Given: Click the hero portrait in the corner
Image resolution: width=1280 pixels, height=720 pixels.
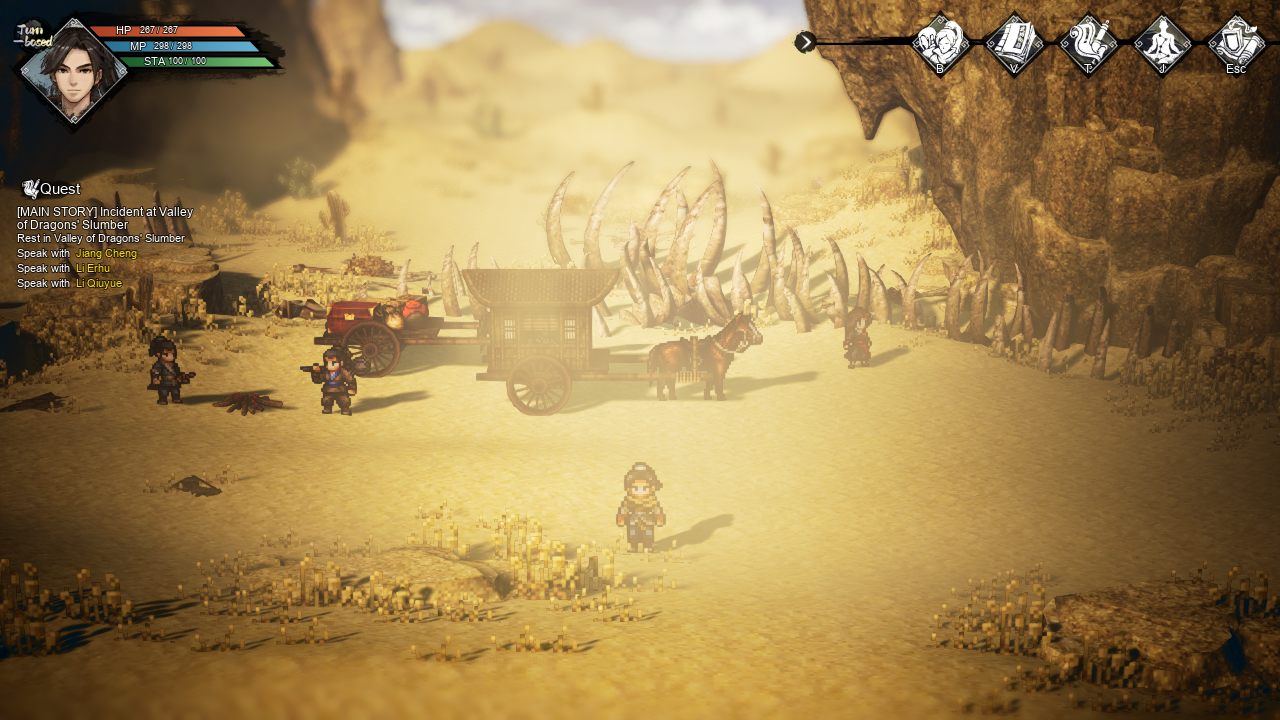Looking at the screenshot, I should click(74, 71).
